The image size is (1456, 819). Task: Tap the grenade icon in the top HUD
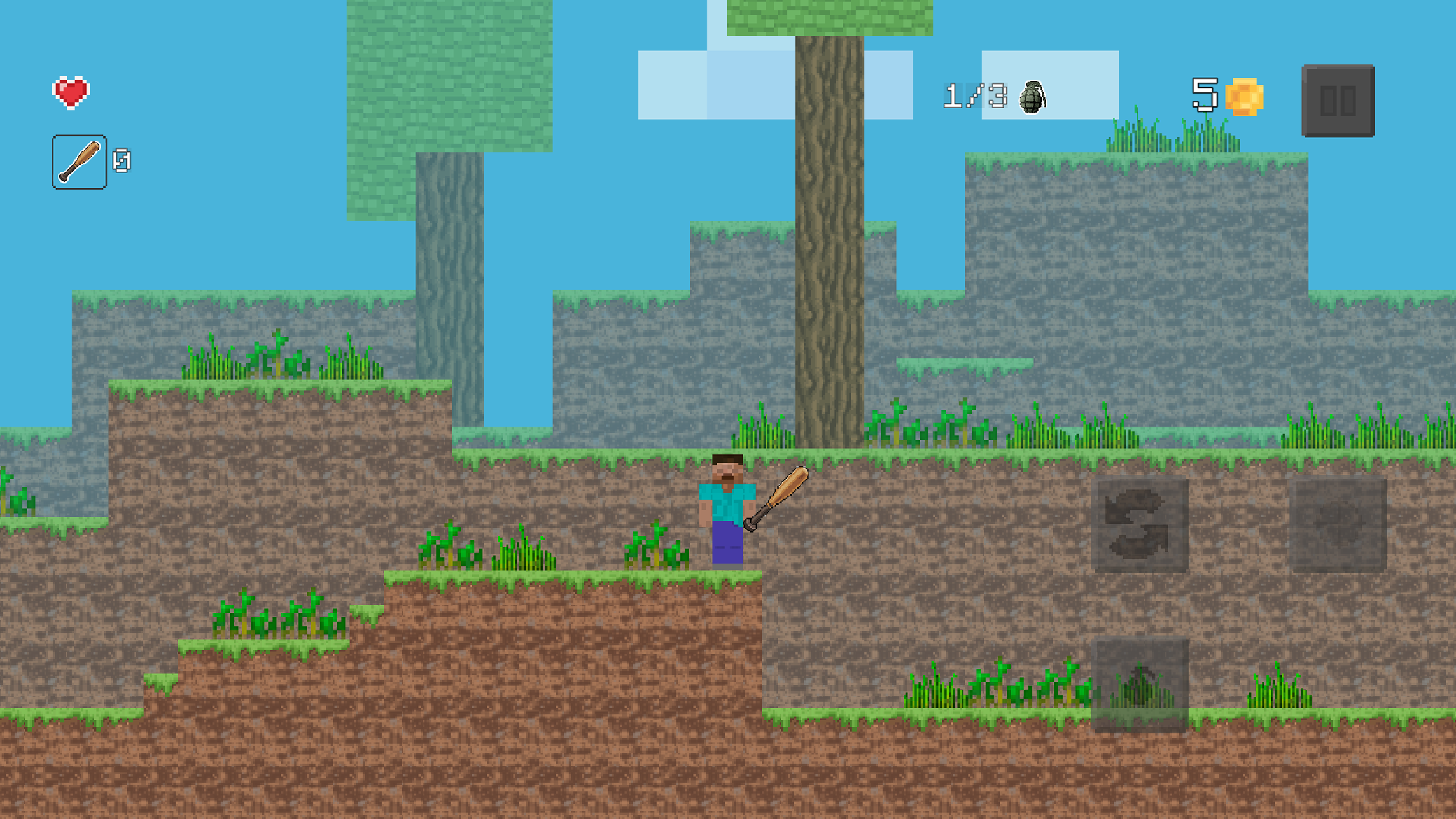point(1033,97)
